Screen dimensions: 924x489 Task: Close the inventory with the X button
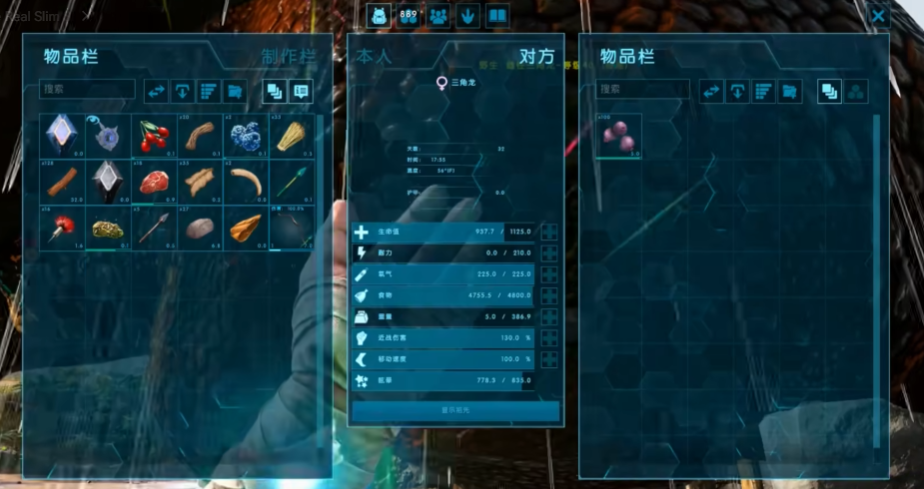877,16
